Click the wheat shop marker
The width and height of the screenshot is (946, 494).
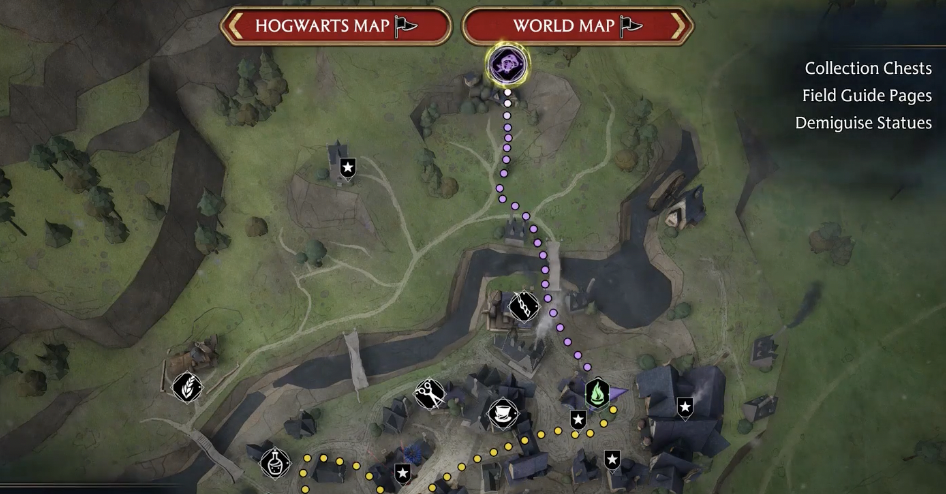[186, 386]
